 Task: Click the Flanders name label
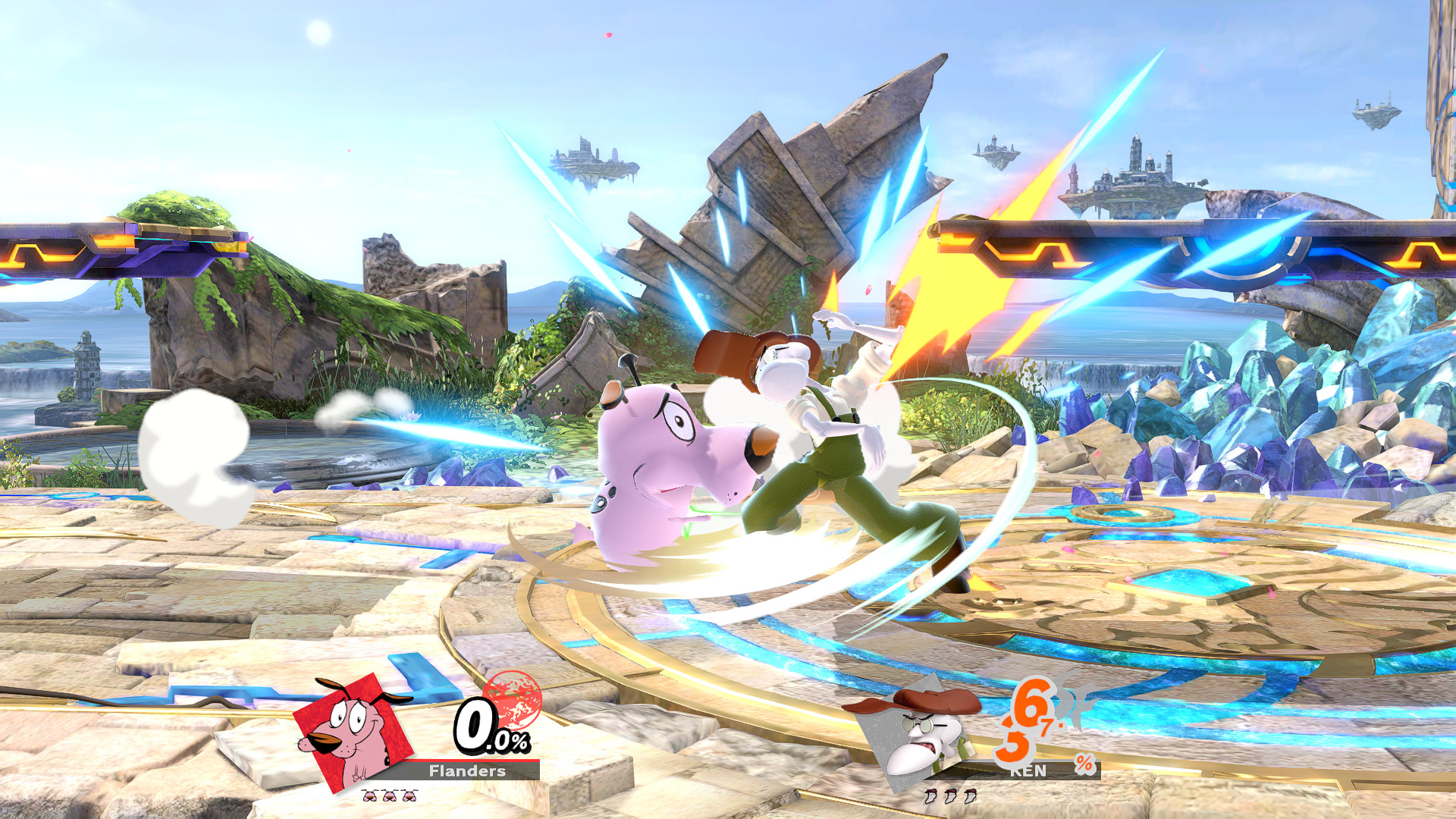[466, 771]
